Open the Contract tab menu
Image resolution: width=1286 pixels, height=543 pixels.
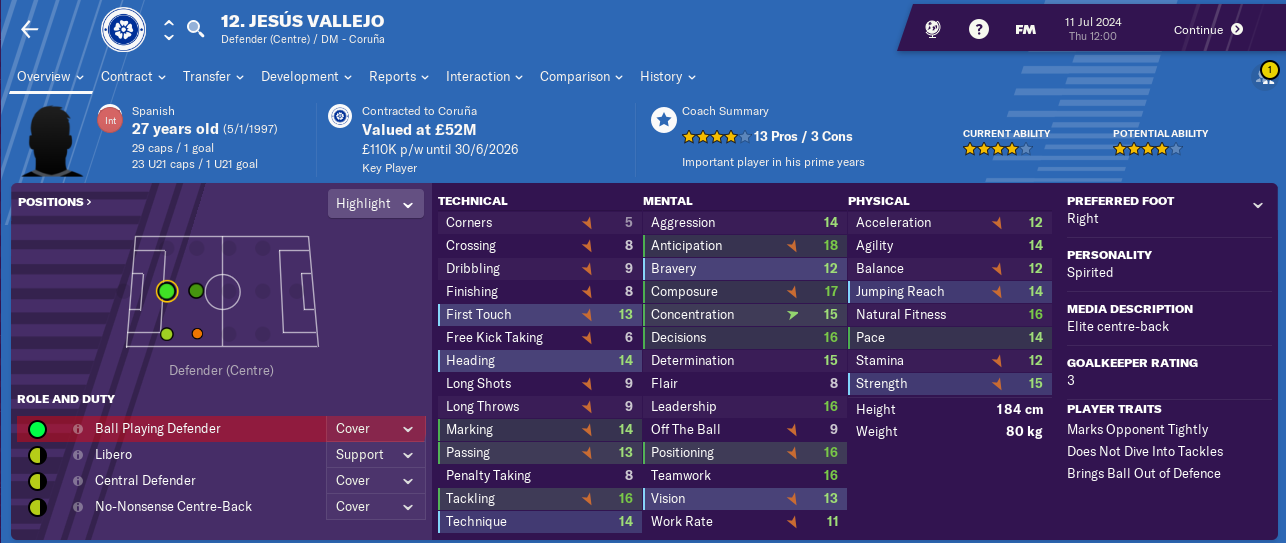coord(133,77)
